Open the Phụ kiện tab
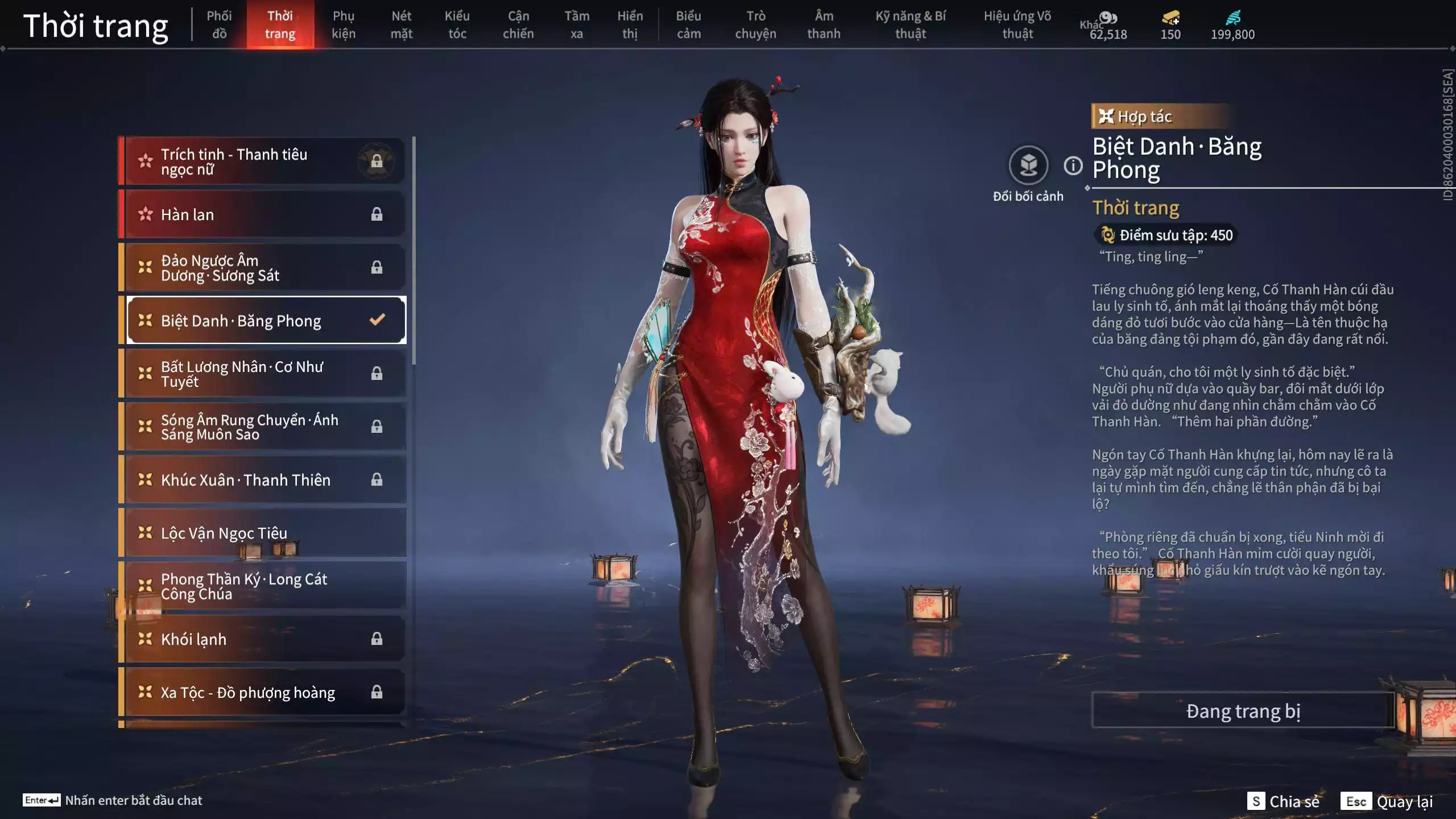The width and height of the screenshot is (1456, 819). [x=344, y=25]
